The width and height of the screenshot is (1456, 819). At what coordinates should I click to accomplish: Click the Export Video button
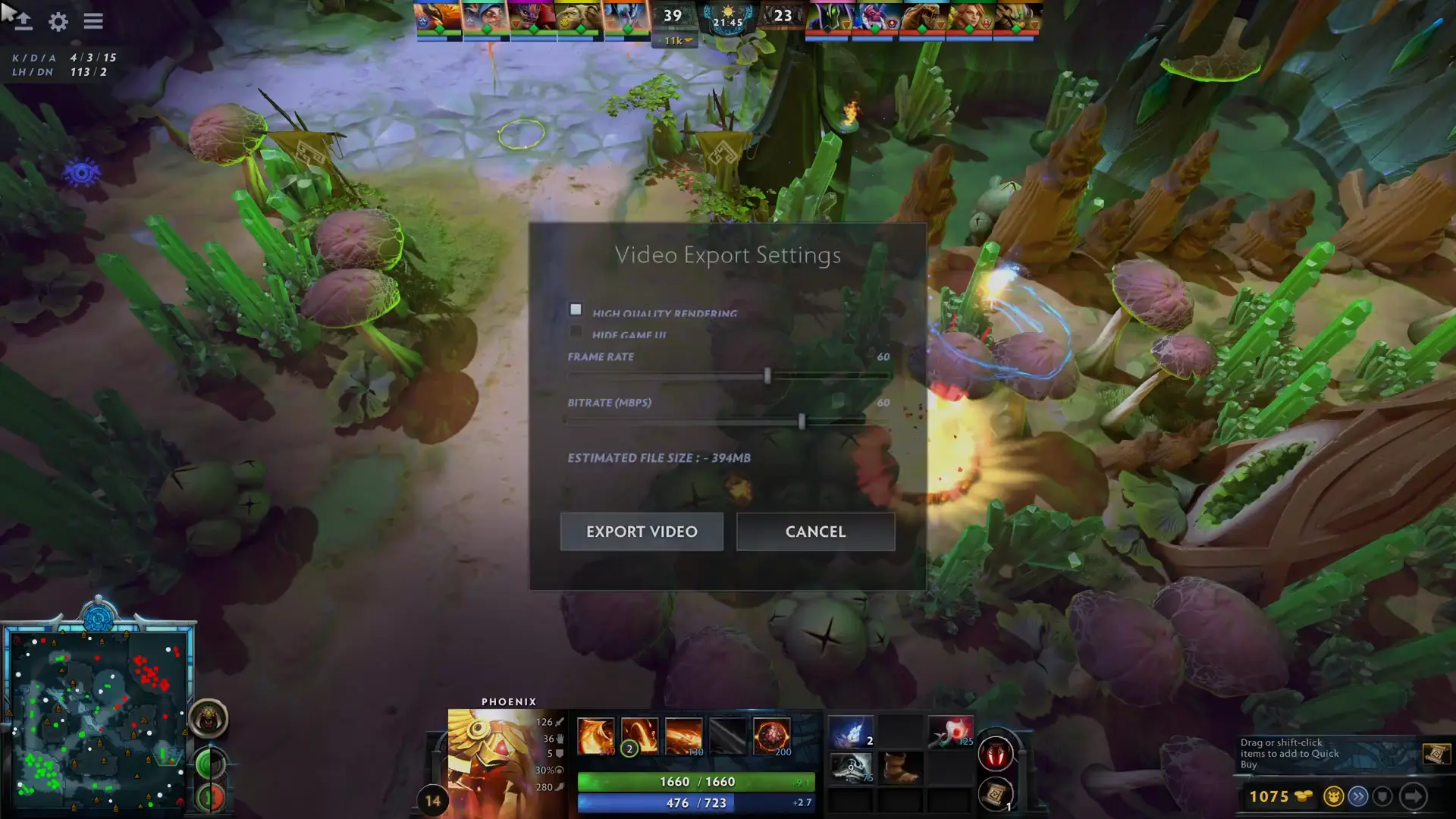click(642, 532)
